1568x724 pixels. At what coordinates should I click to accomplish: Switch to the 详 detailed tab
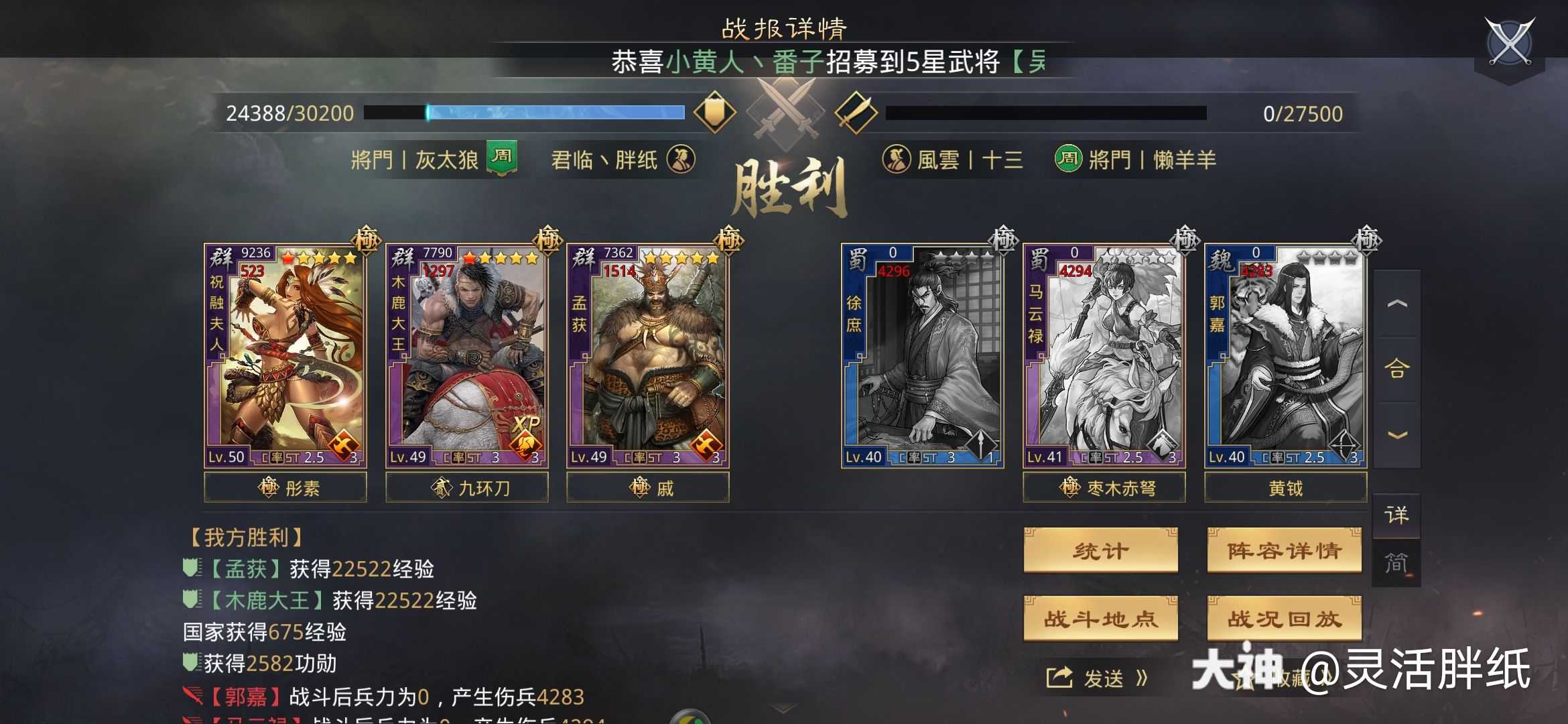pyautogui.click(x=1397, y=516)
